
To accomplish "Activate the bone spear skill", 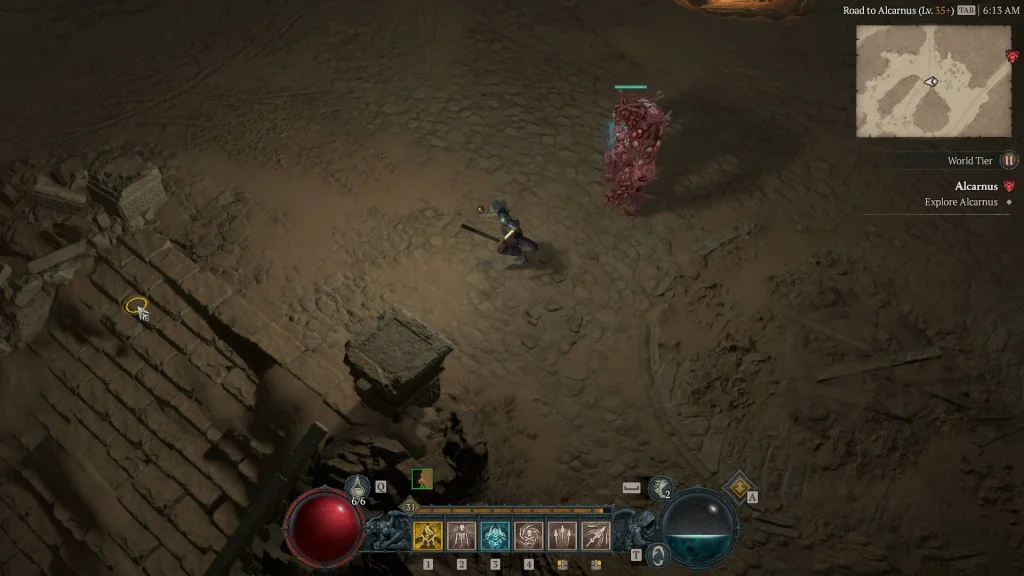I will (596, 536).
